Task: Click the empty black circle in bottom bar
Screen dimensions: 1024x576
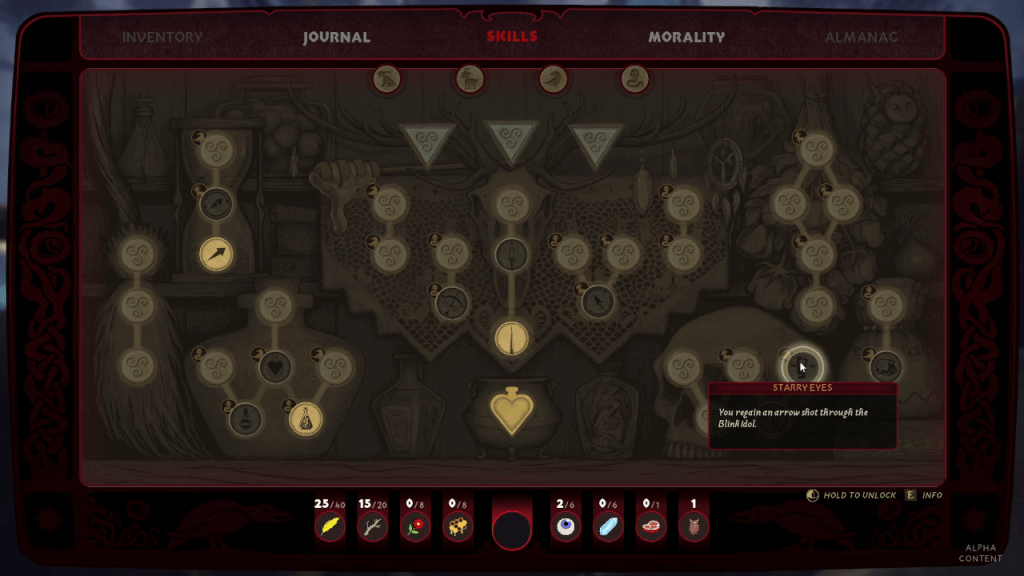Action: pos(512,530)
